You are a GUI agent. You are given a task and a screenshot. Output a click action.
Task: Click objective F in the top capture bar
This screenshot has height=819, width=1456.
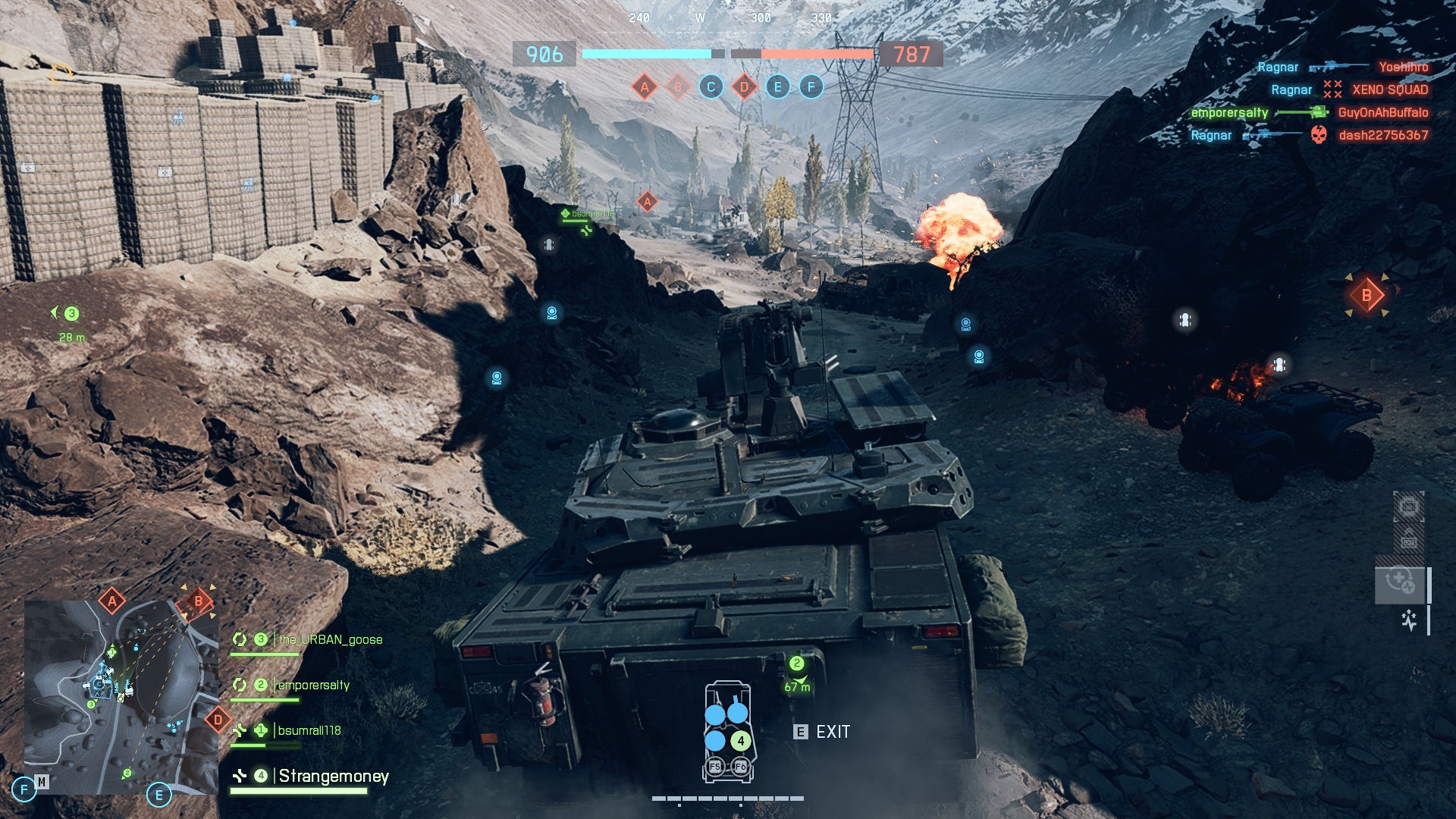[x=811, y=87]
